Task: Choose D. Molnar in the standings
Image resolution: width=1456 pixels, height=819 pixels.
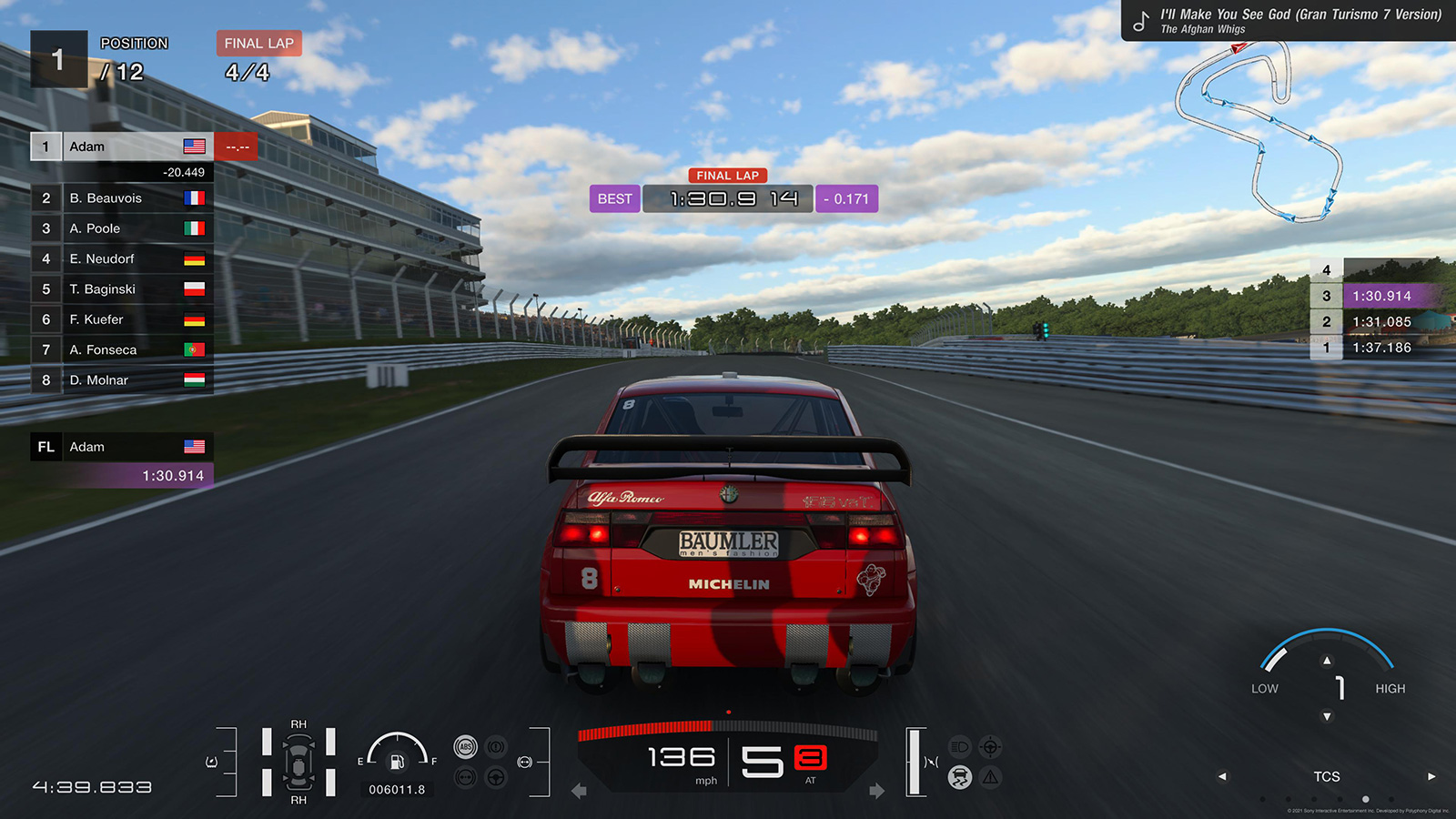Action: tap(122, 380)
